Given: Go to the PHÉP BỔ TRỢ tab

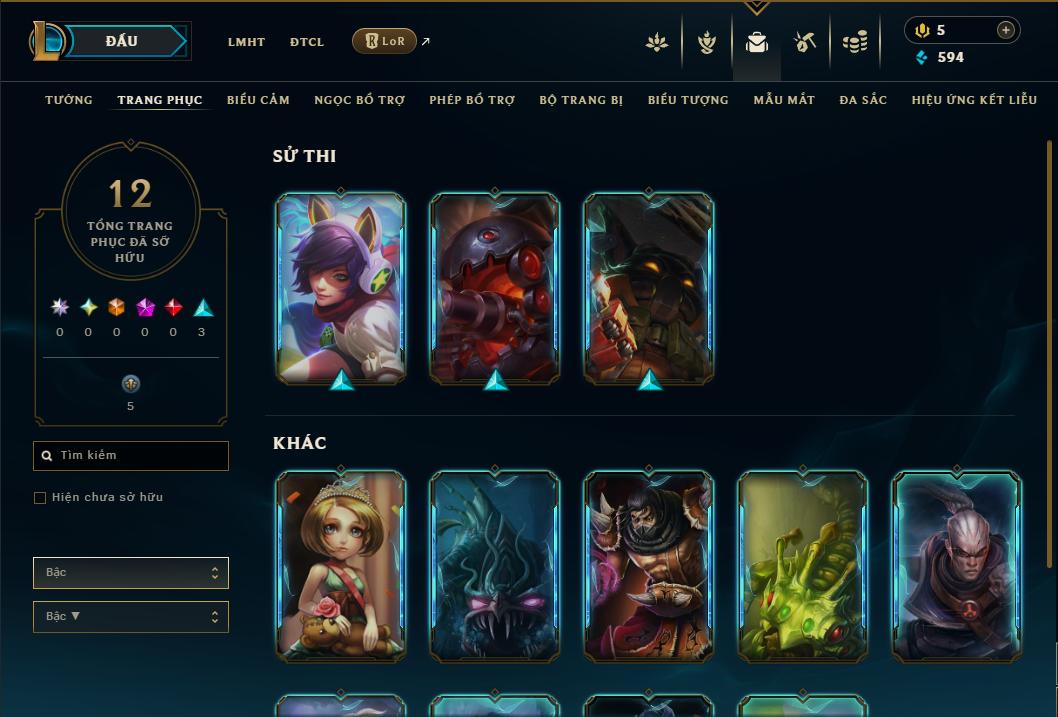Looking at the screenshot, I should click(472, 100).
